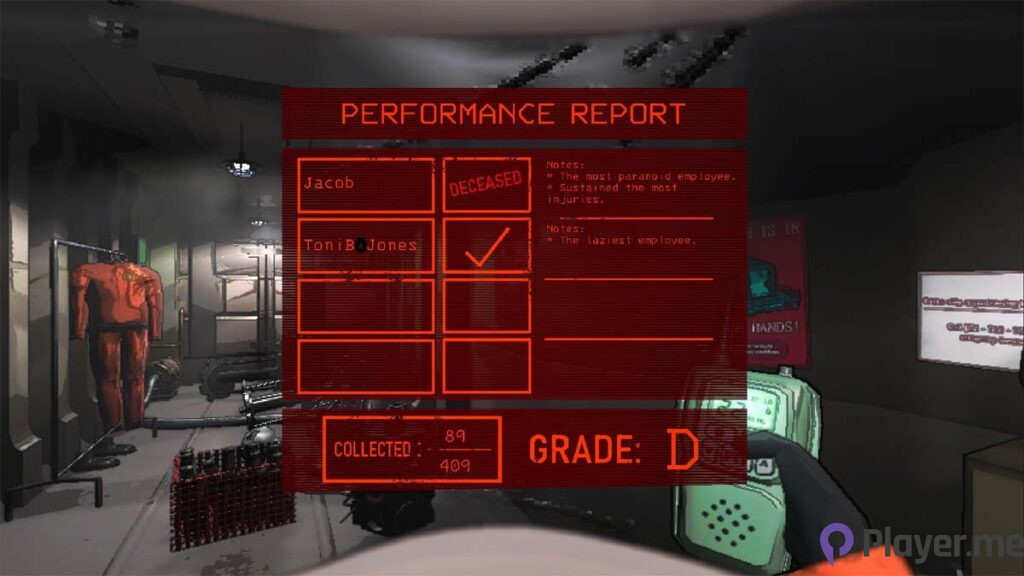Click Jacob's DECEASED status box
The width and height of the screenshot is (1024, 576).
click(486, 185)
